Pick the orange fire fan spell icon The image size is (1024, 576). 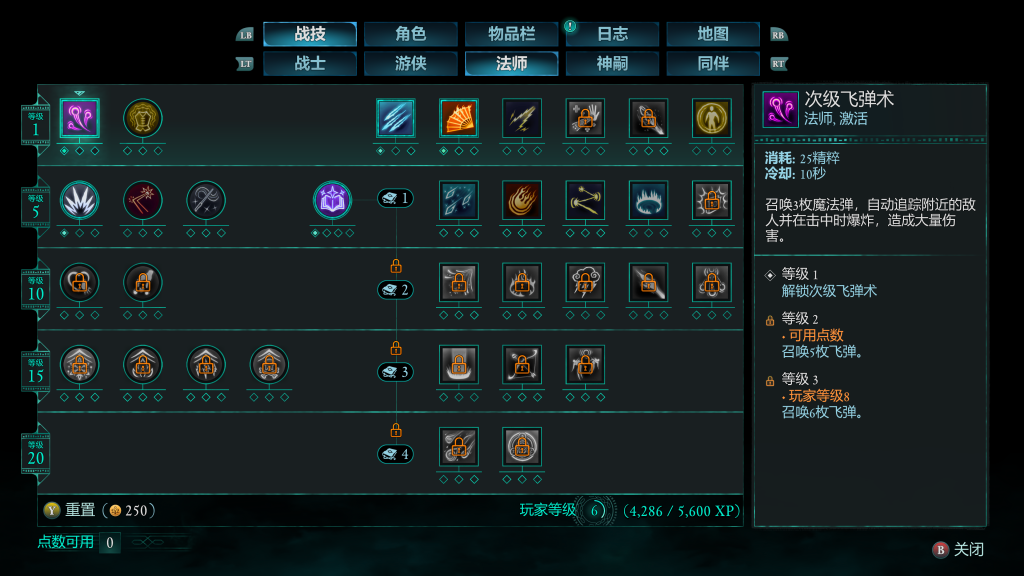pyautogui.click(x=459, y=118)
